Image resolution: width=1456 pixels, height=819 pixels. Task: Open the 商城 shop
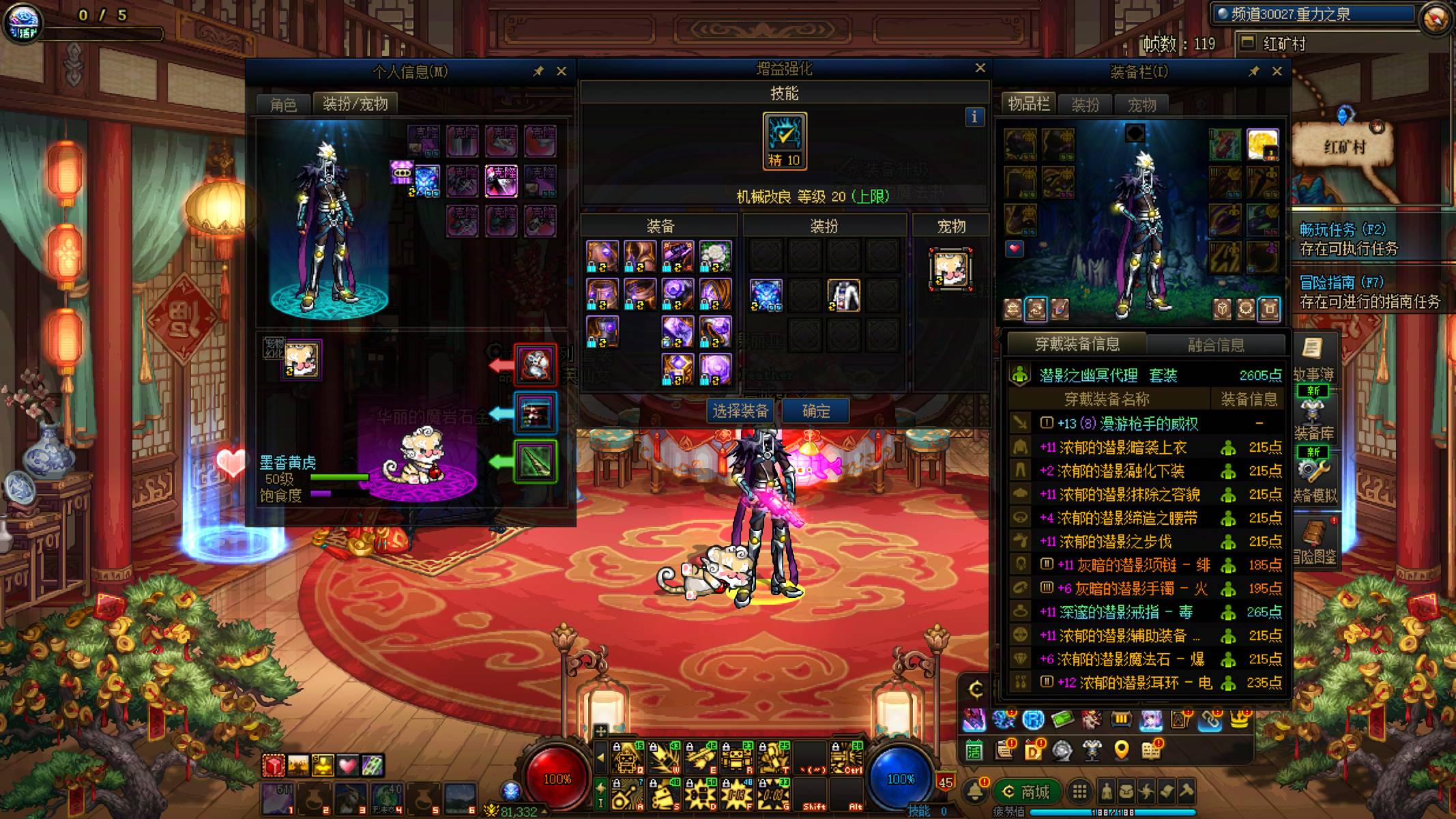[1027, 792]
